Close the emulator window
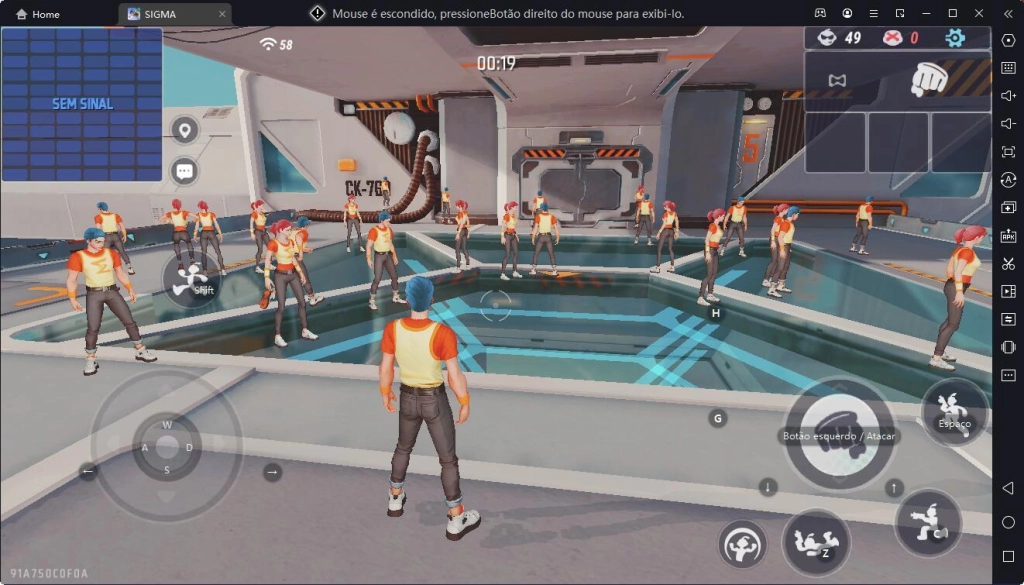Viewport: 1024px width, 585px height. point(978,13)
